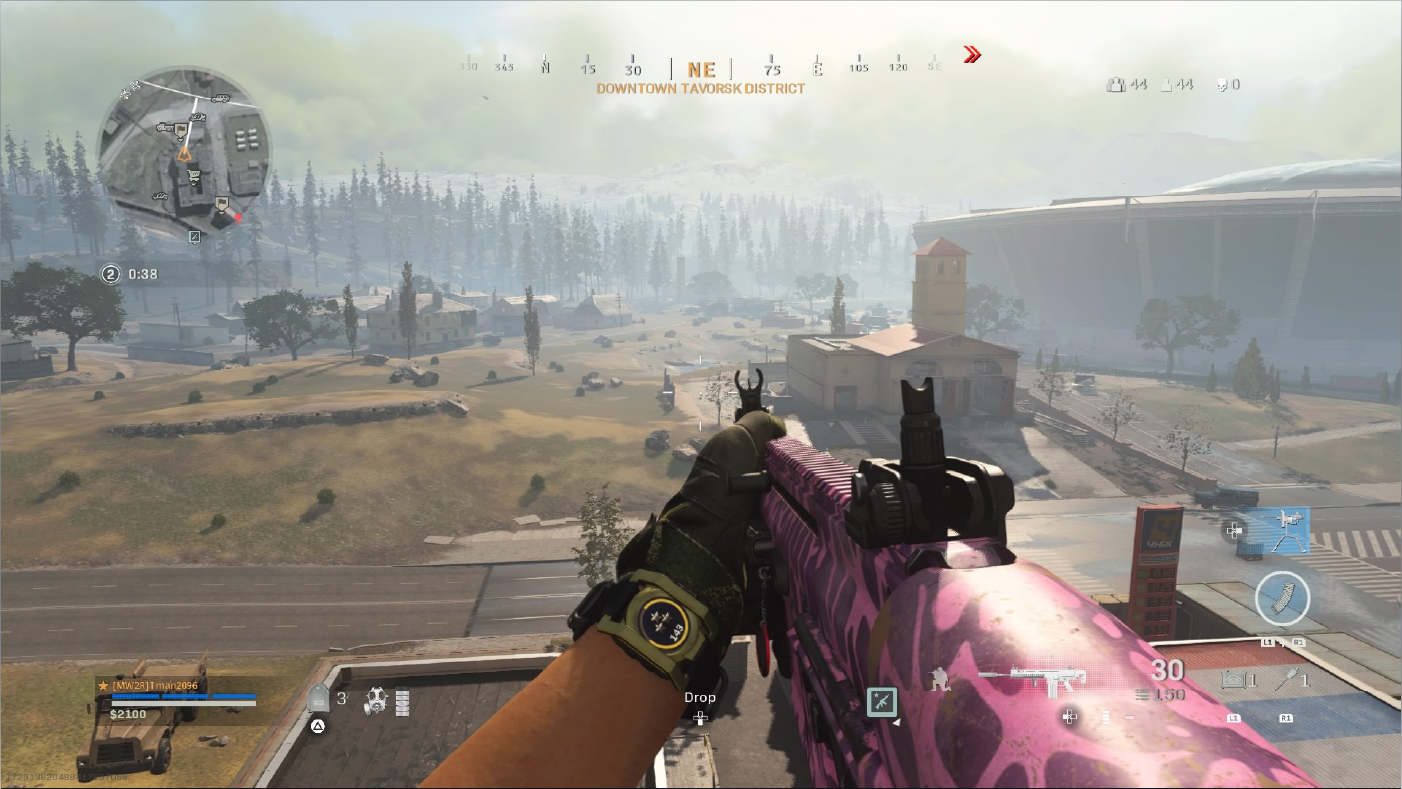Select the assault rifle weapon icon
The image size is (1402, 789).
[1023, 681]
